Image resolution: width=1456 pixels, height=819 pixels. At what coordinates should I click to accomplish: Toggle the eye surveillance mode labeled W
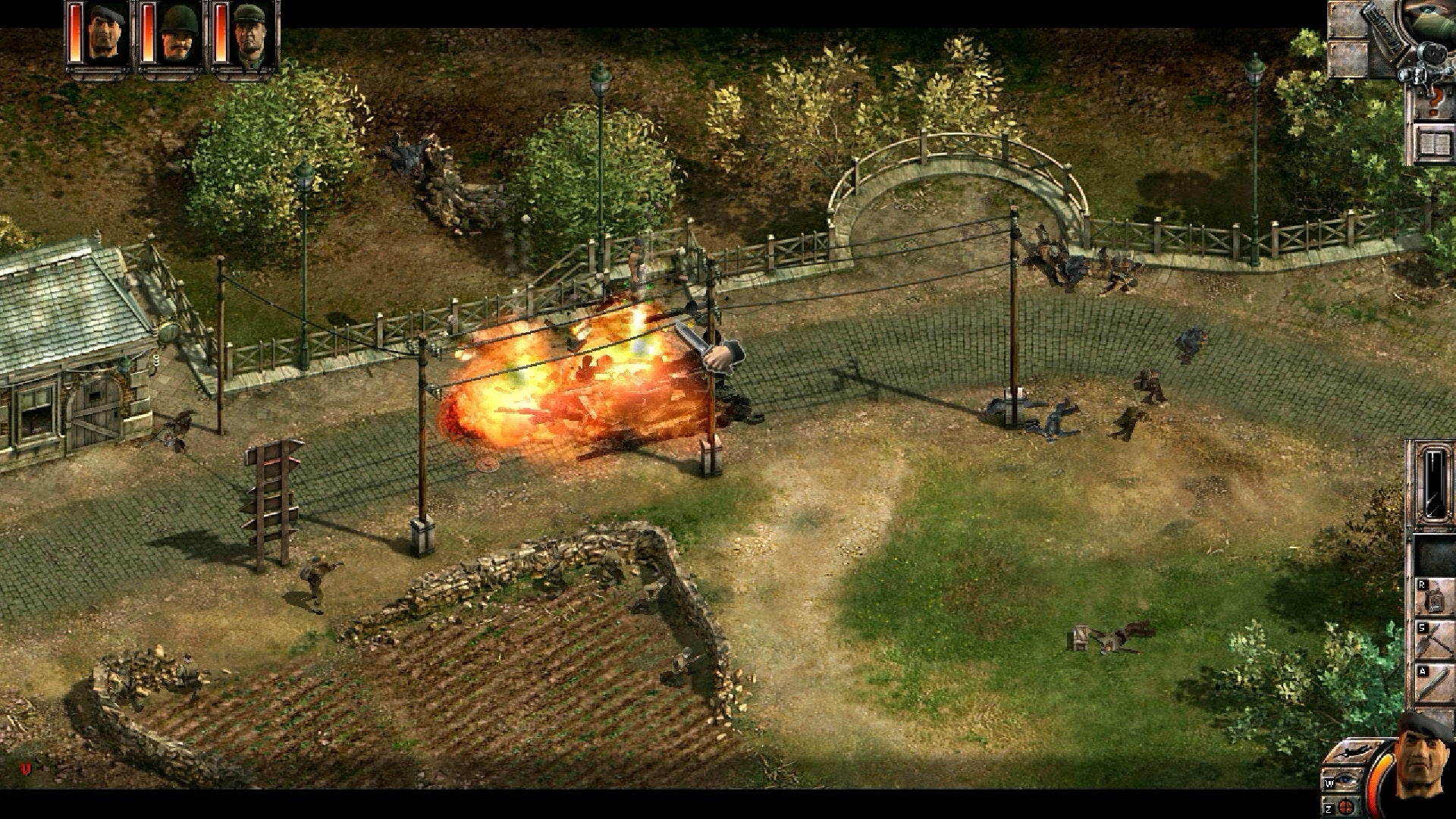tap(1344, 781)
